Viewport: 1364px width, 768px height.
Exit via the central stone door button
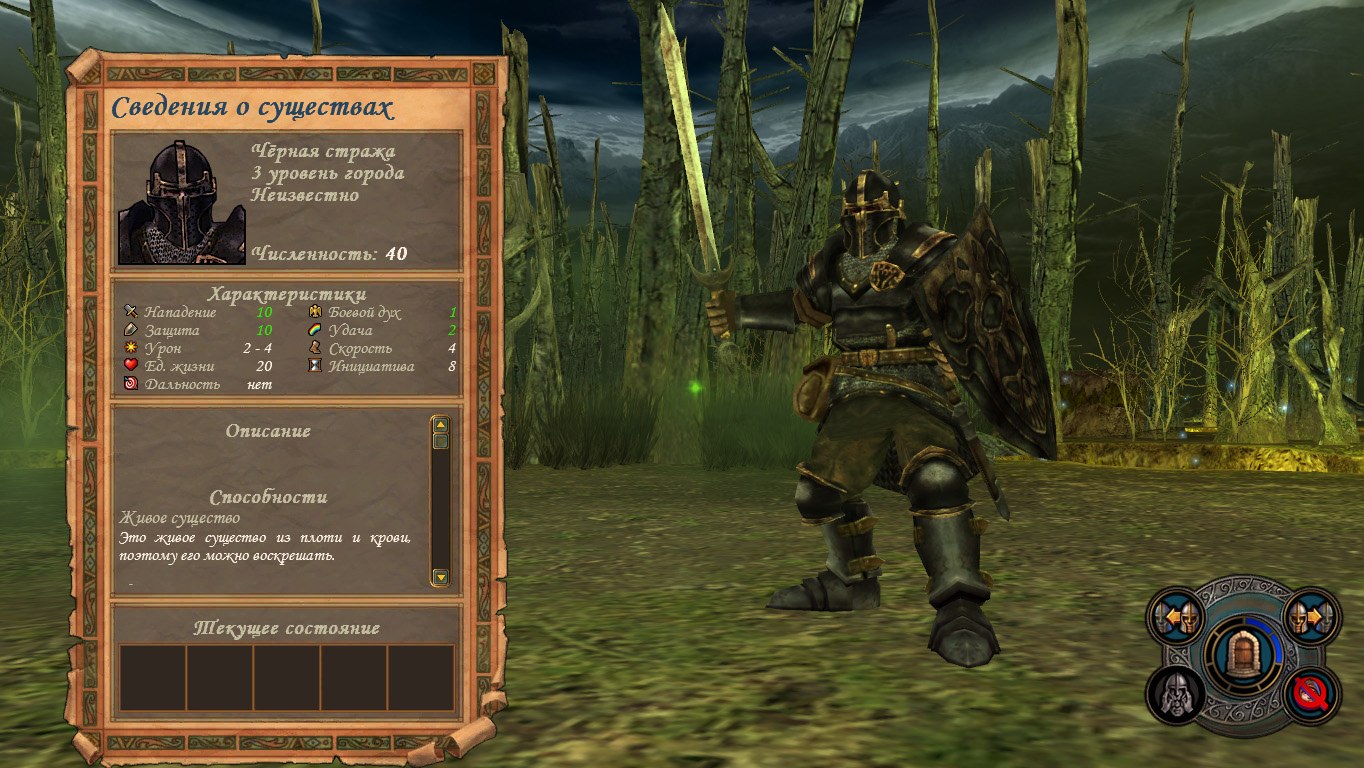coord(1243,657)
